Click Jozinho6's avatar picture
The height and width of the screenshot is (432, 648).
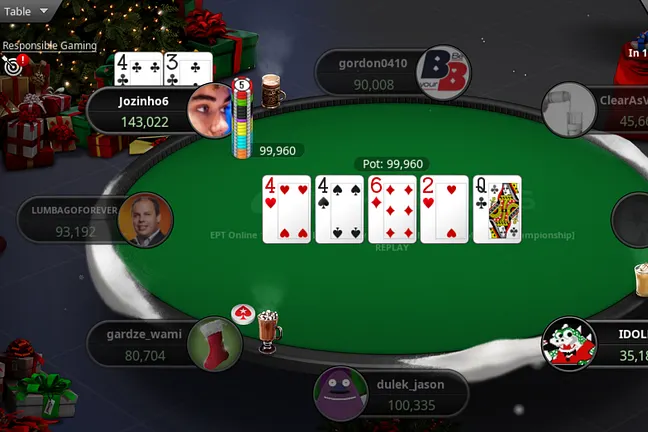pos(212,107)
